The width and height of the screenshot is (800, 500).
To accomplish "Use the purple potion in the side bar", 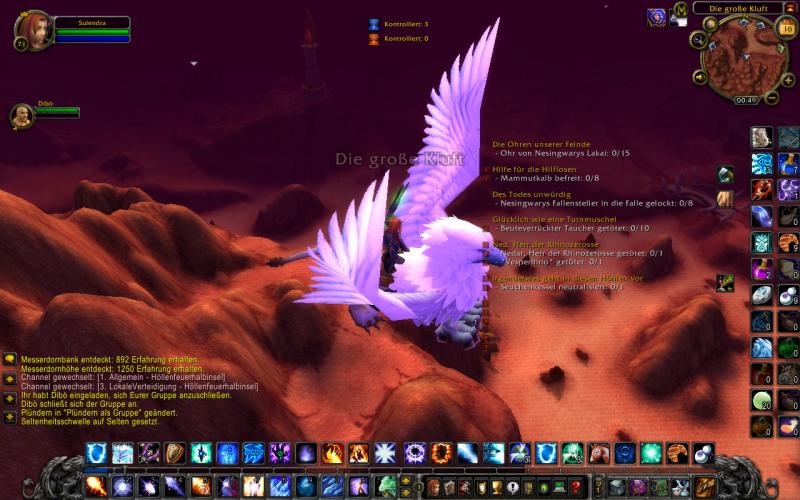I will coord(761,268).
